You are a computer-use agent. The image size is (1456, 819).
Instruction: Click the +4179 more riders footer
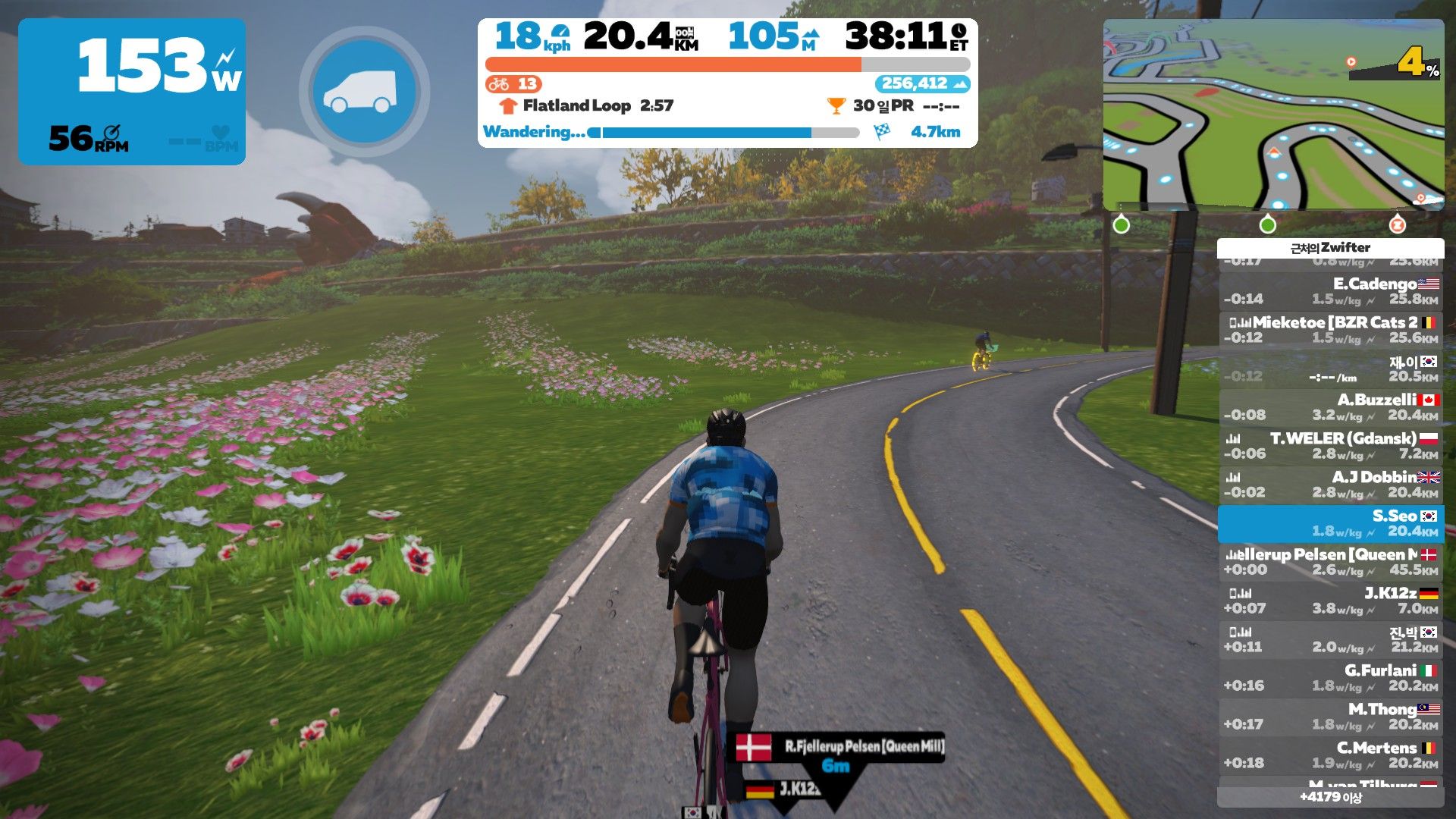tap(1330, 797)
